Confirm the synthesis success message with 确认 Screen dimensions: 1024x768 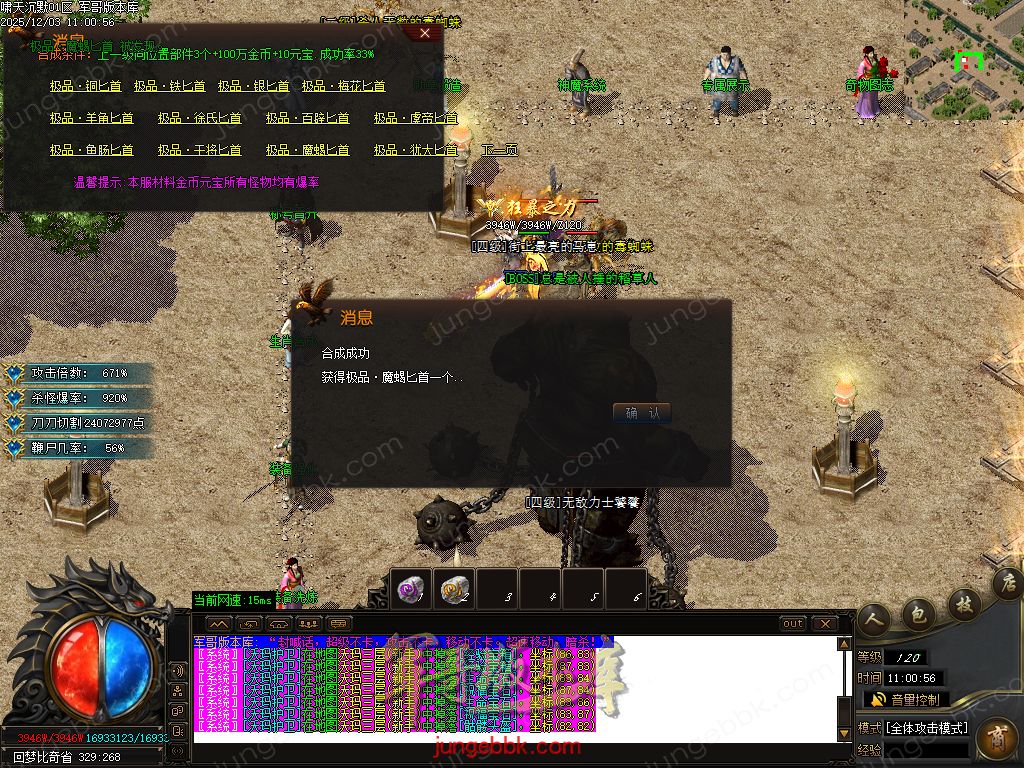coord(641,413)
